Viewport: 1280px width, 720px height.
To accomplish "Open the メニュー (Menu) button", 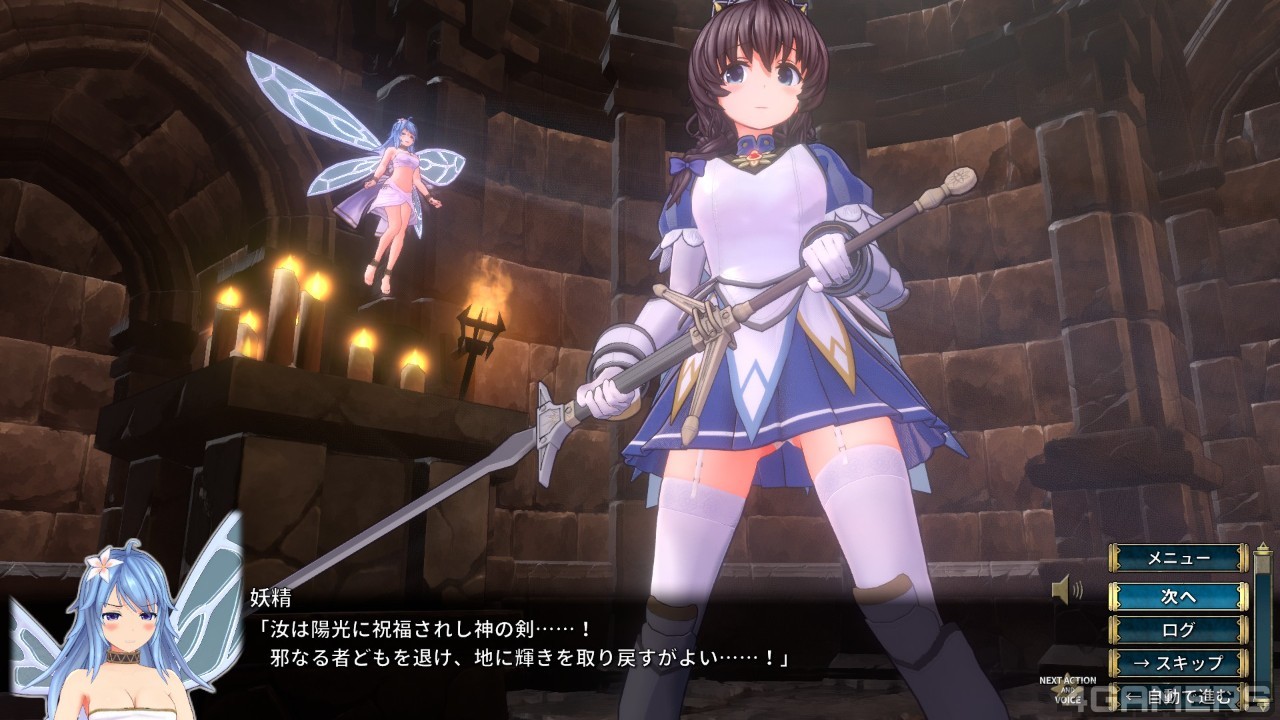I will point(1179,558).
